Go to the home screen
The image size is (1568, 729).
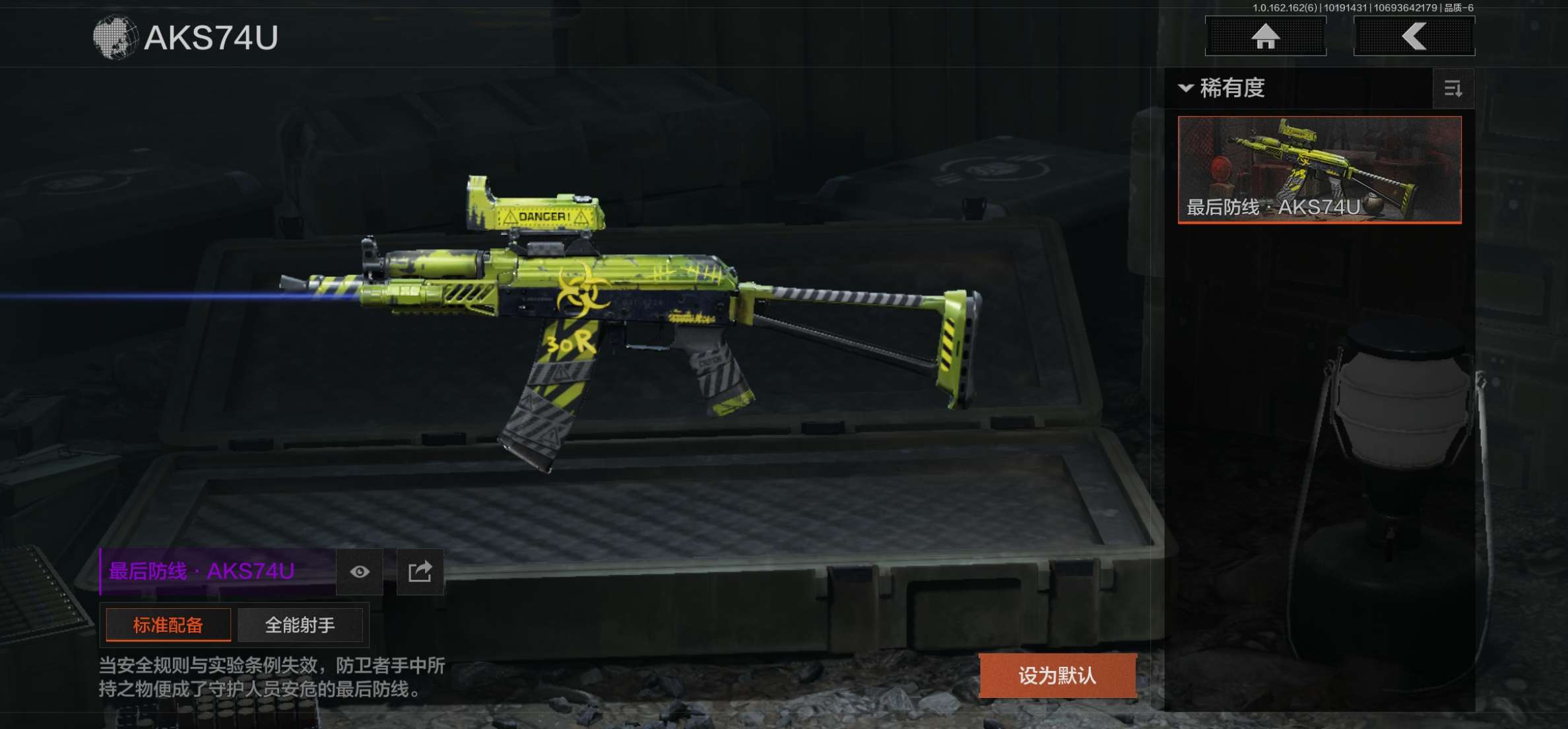tap(1265, 36)
